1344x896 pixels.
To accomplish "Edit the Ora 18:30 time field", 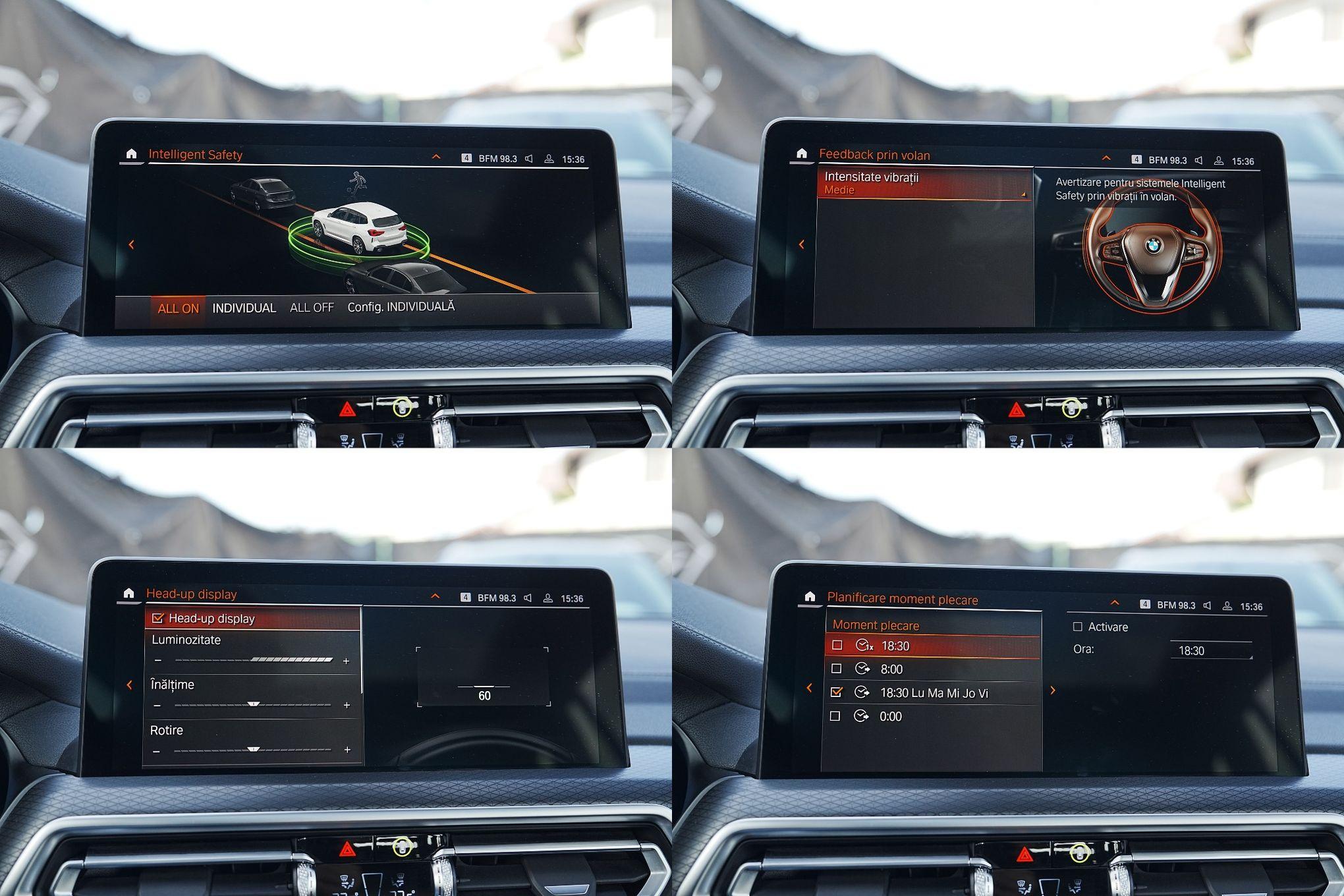I will point(1211,651).
